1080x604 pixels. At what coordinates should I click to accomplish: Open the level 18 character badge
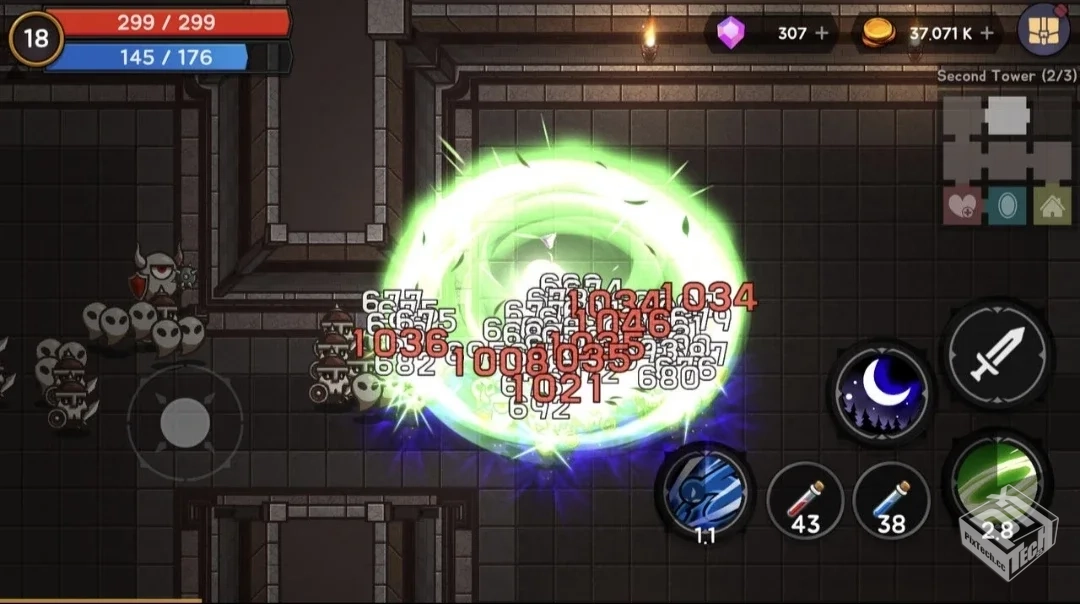(x=35, y=38)
